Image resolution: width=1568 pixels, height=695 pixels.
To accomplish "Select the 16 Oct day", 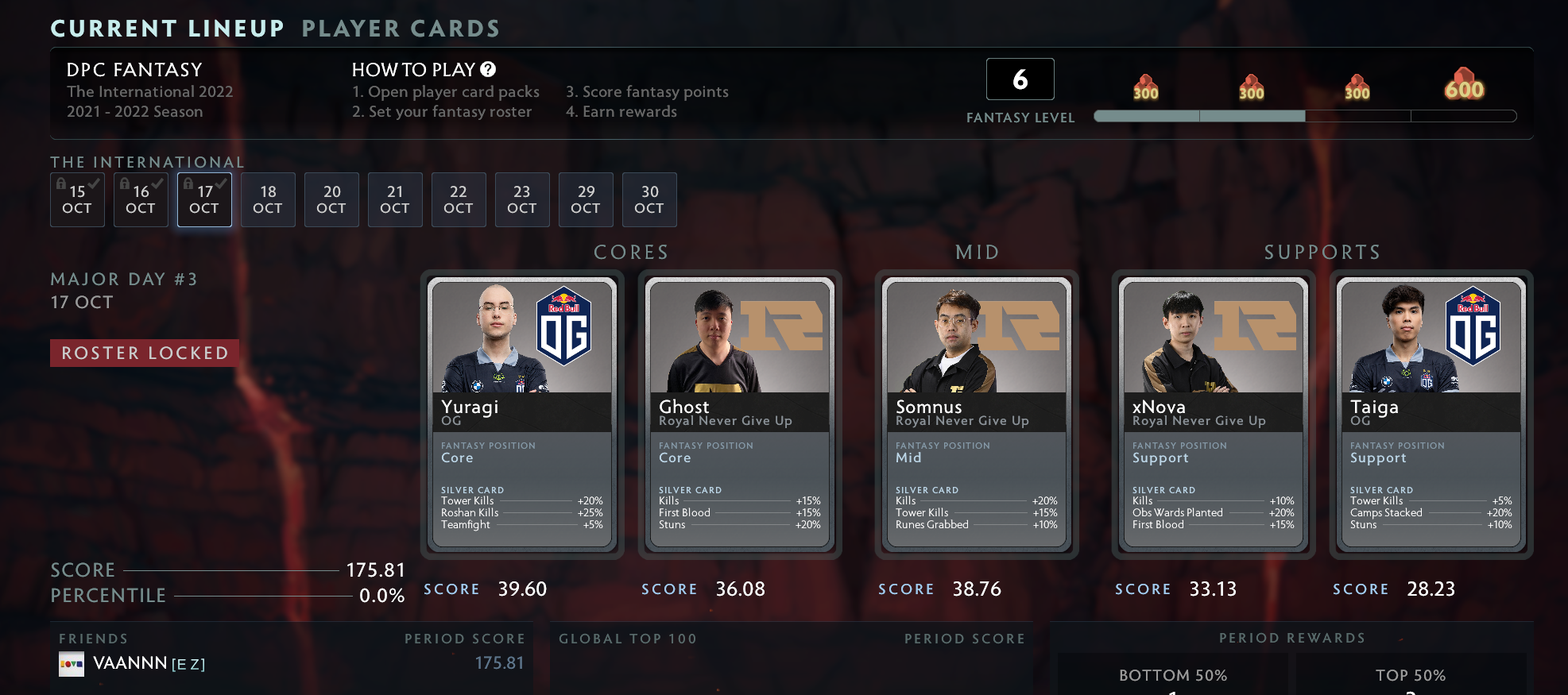I will click(x=141, y=200).
